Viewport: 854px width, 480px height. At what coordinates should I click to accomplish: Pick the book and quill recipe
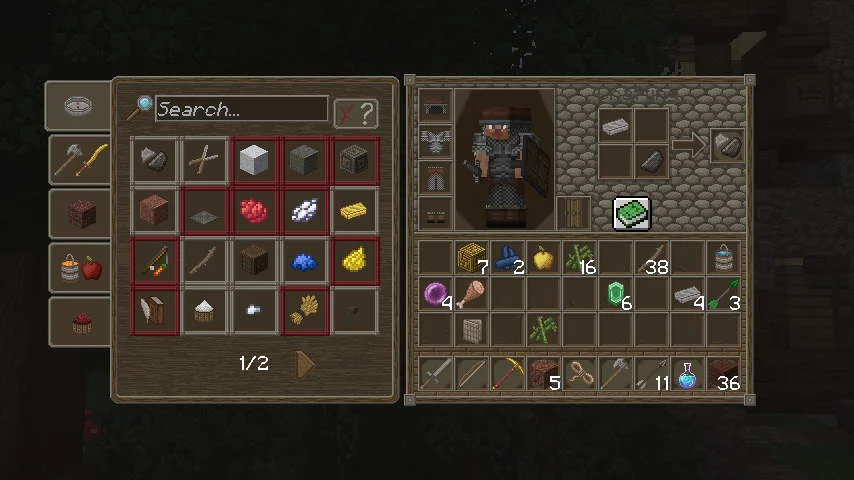tap(155, 312)
